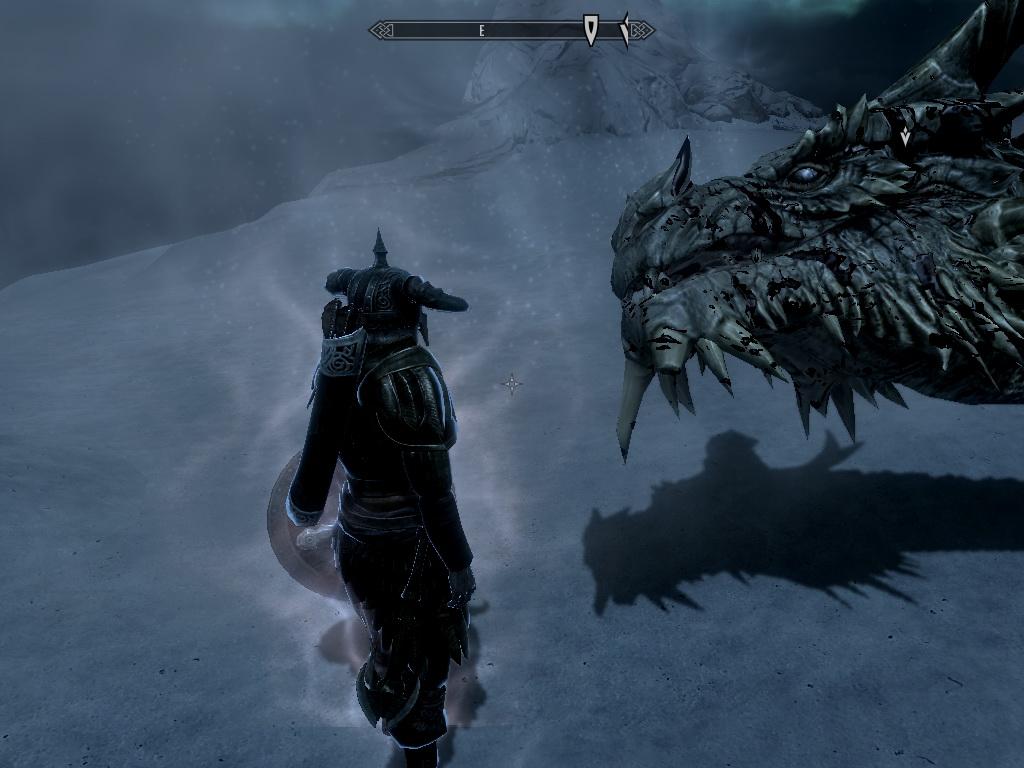The image size is (1024, 768).
Task: Click the East (E) heading on the compass
Action: (481, 31)
